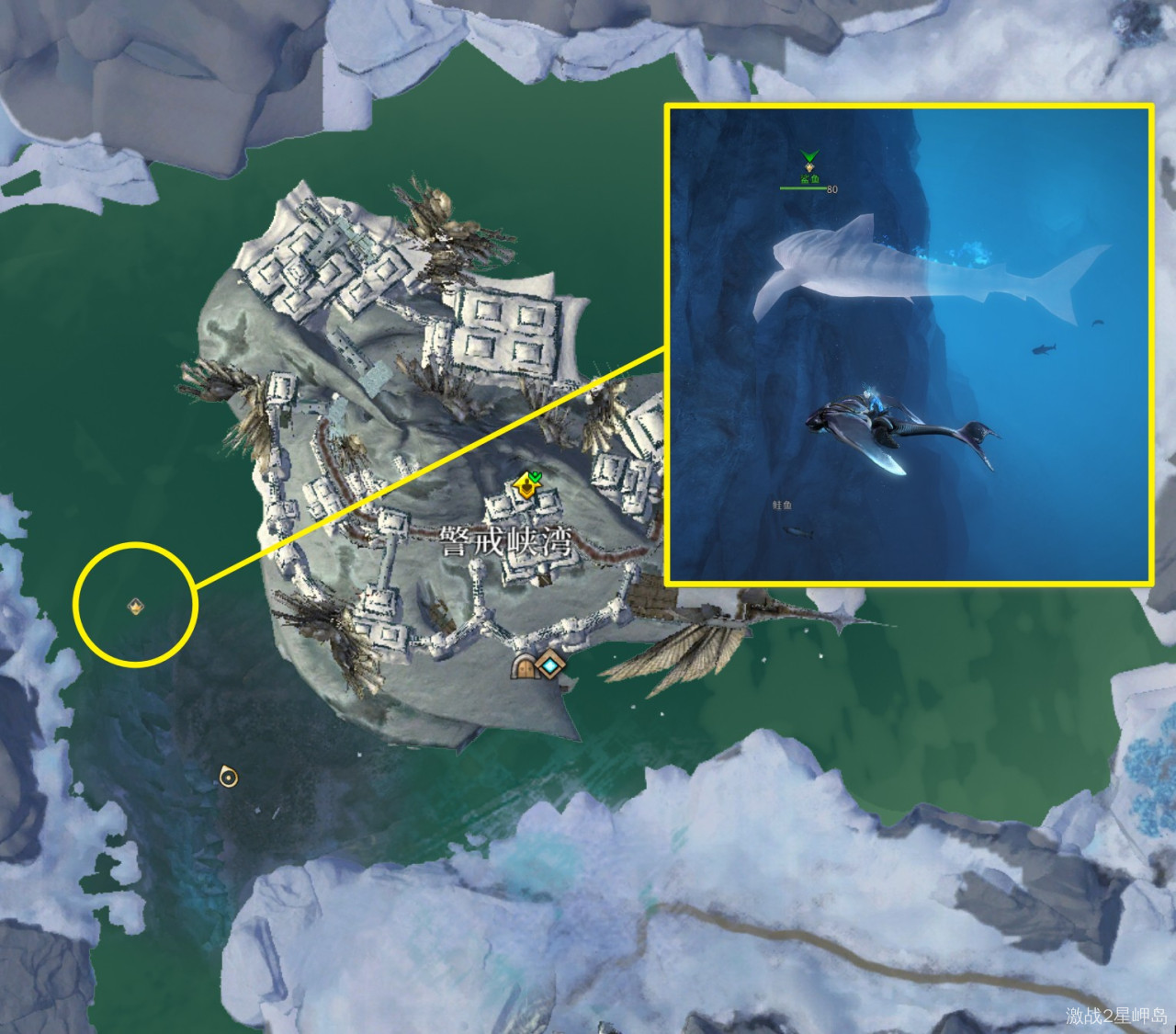Image resolution: width=1176 pixels, height=1034 pixels.
Task: Click the waypoint diamond marker on the map
Action: click(x=550, y=665)
